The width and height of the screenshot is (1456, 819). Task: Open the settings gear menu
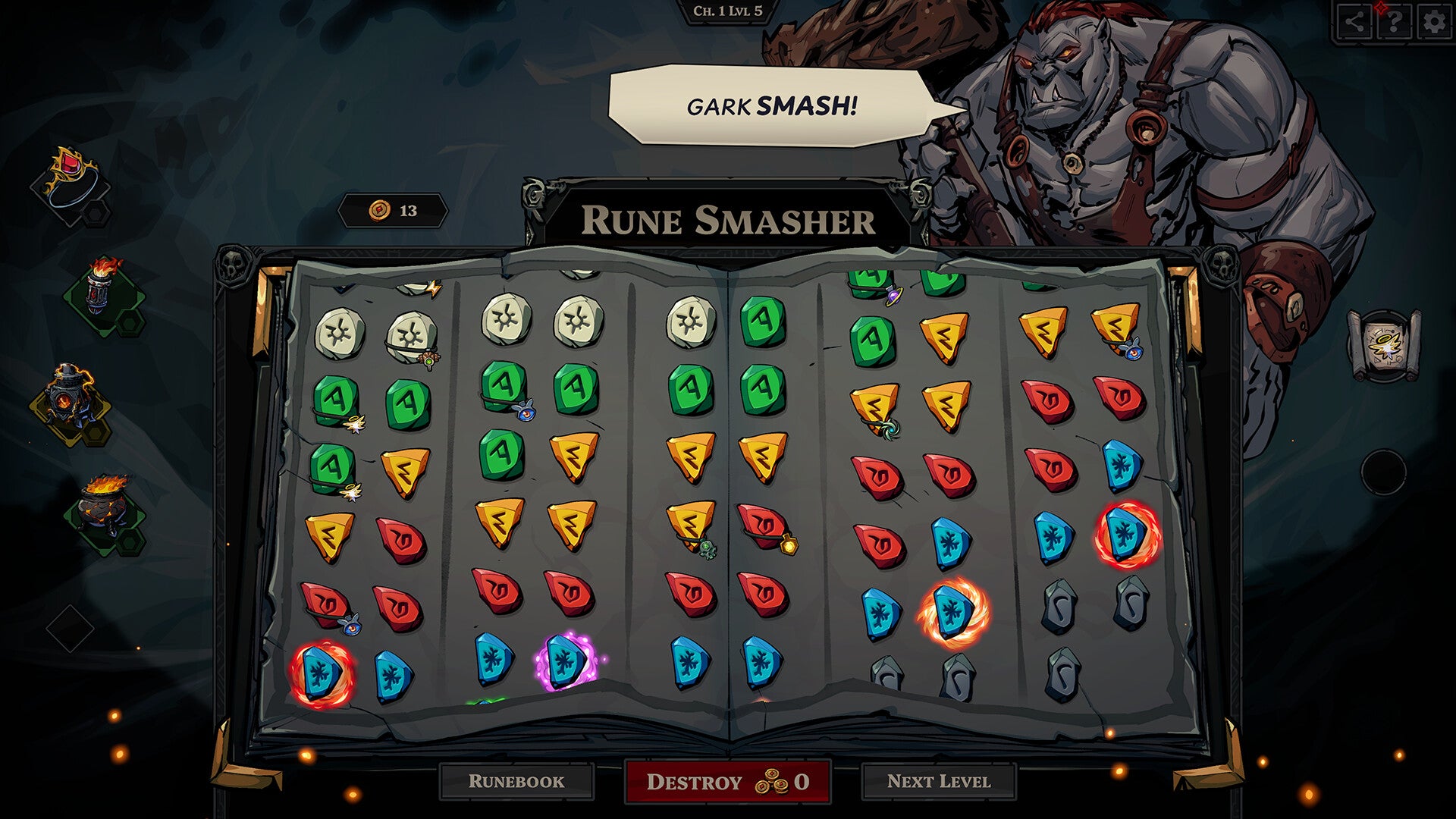pos(1433,22)
